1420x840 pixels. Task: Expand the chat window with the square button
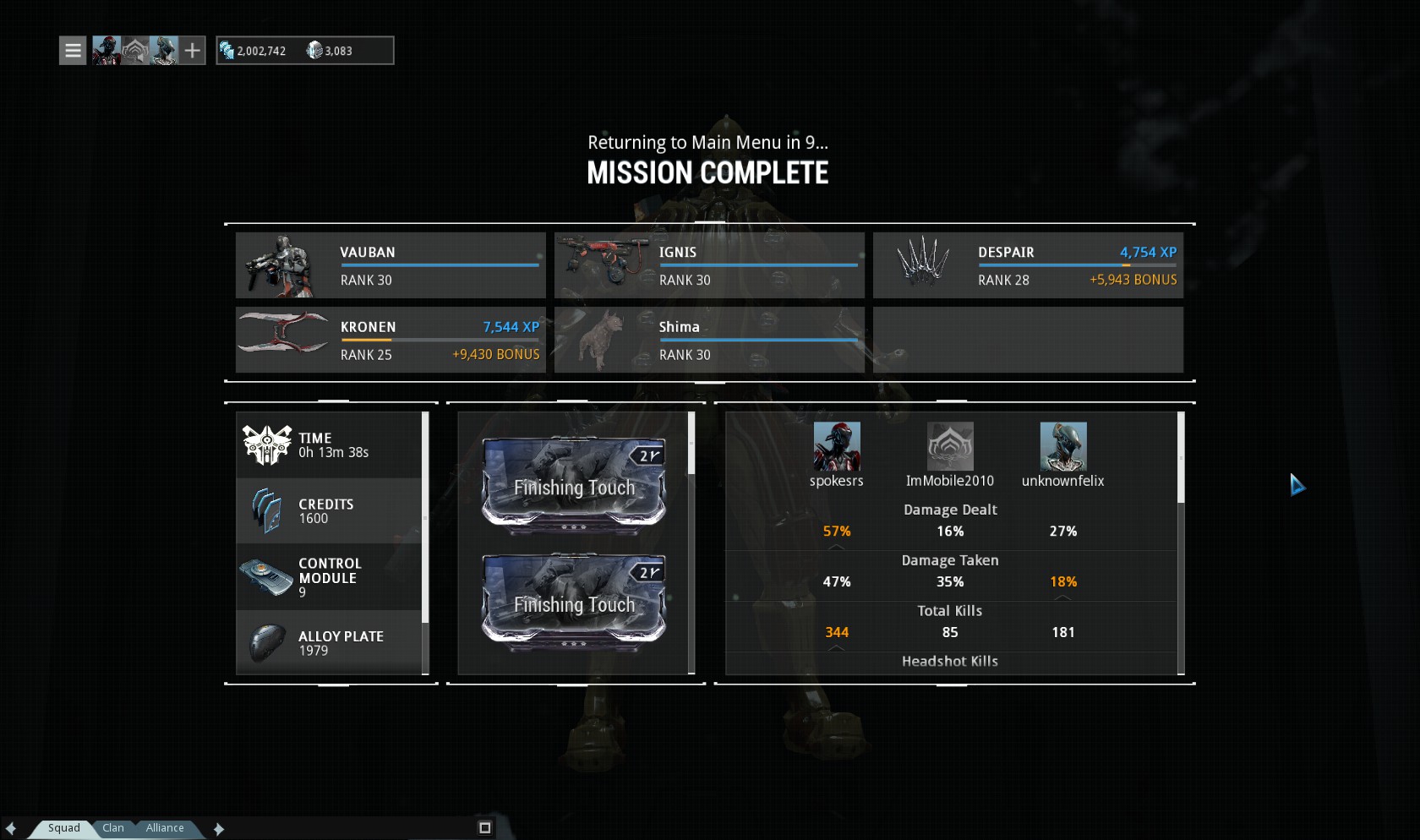(x=485, y=828)
